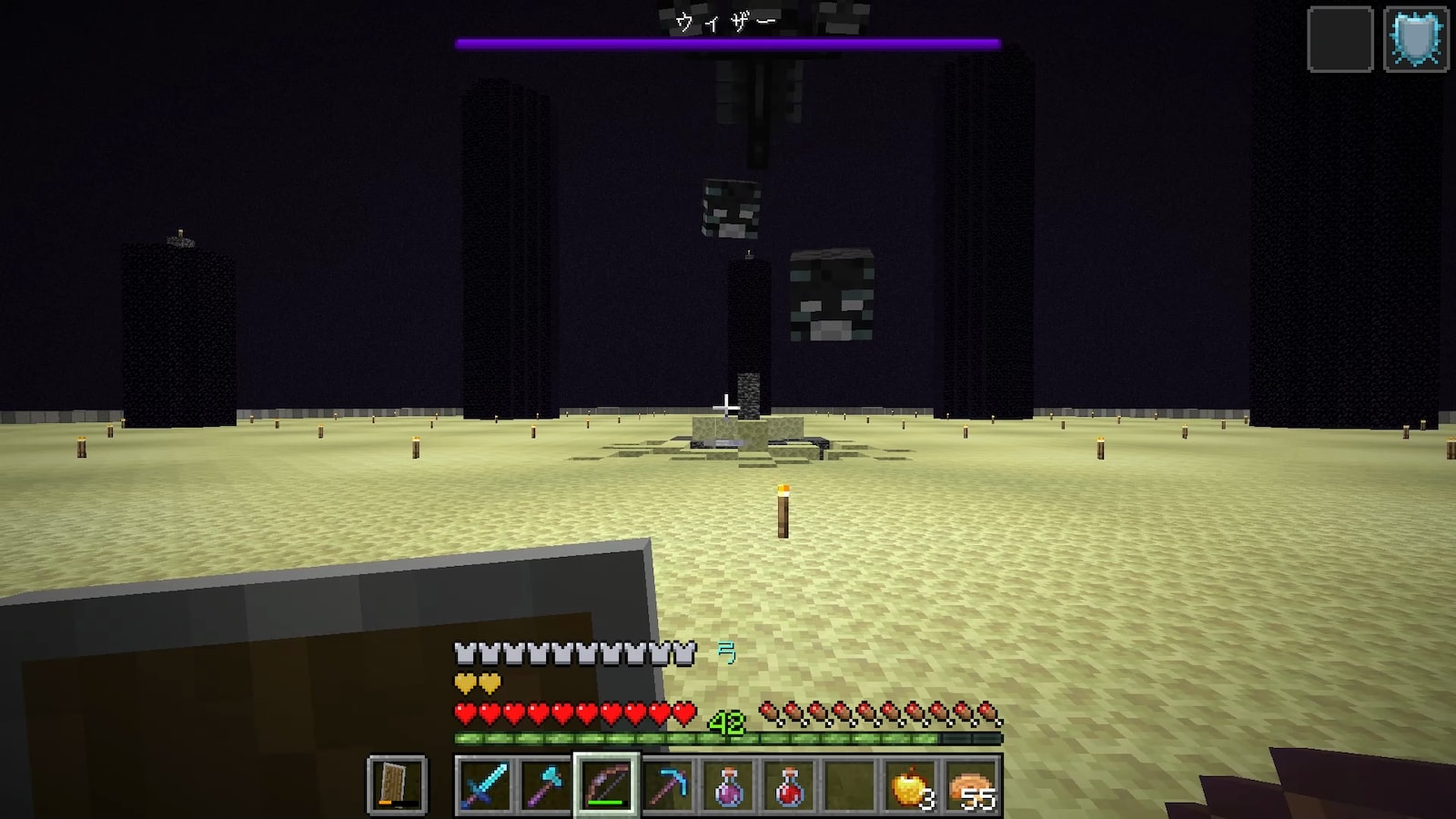Switch to the diamond pickaxe slot

tap(667, 784)
